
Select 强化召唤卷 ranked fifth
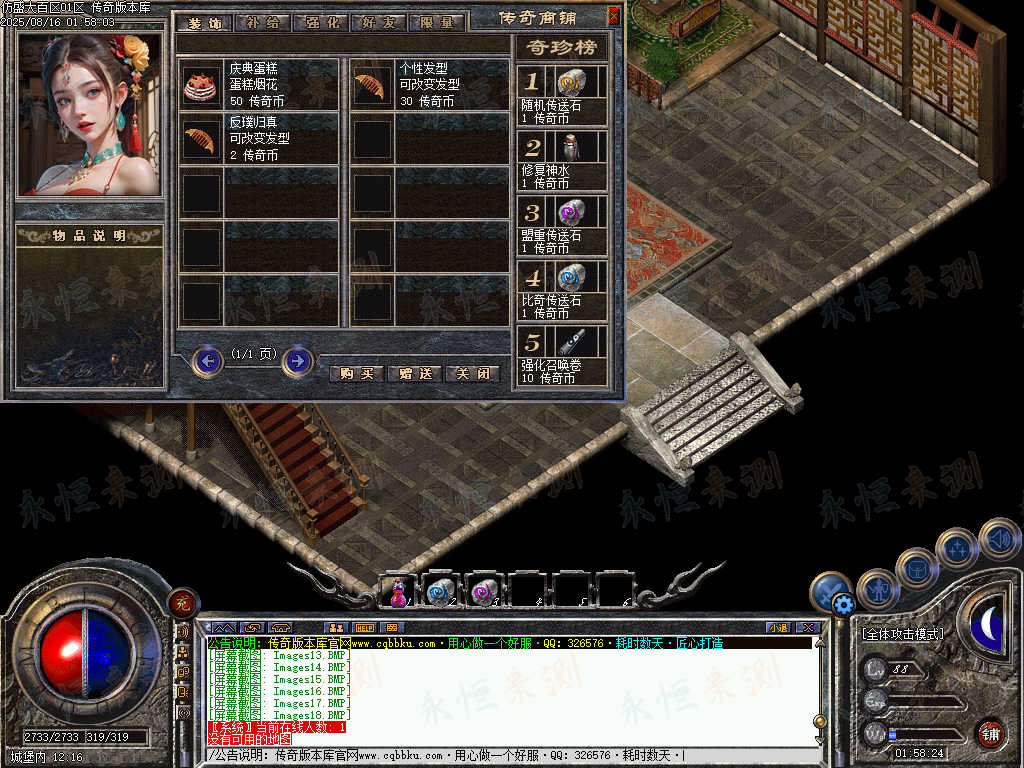(570, 341)
